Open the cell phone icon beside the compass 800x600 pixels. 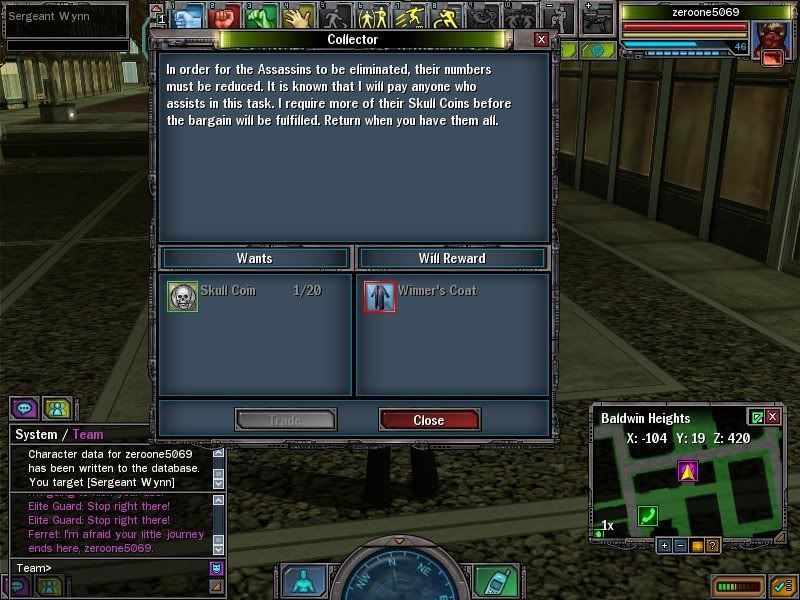click(x=488, y=582)
